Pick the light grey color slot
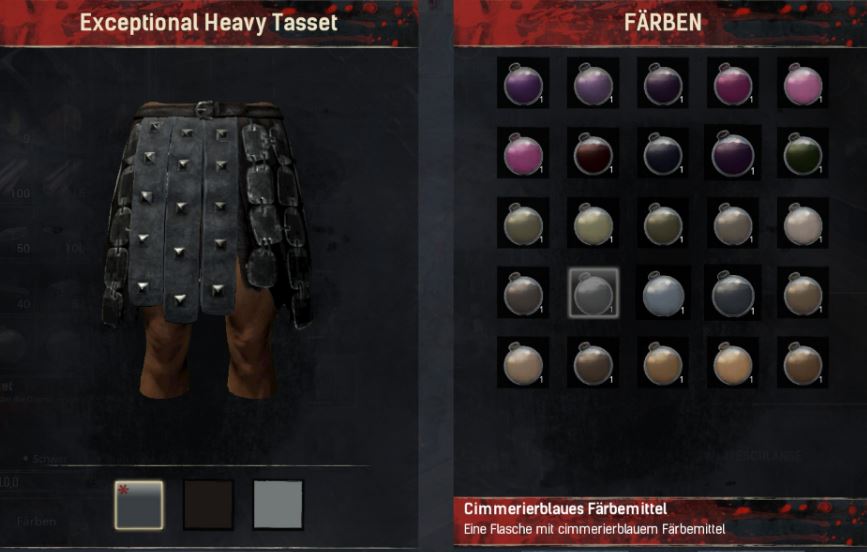This screenshot has width=867, height=552. point(278,504)
